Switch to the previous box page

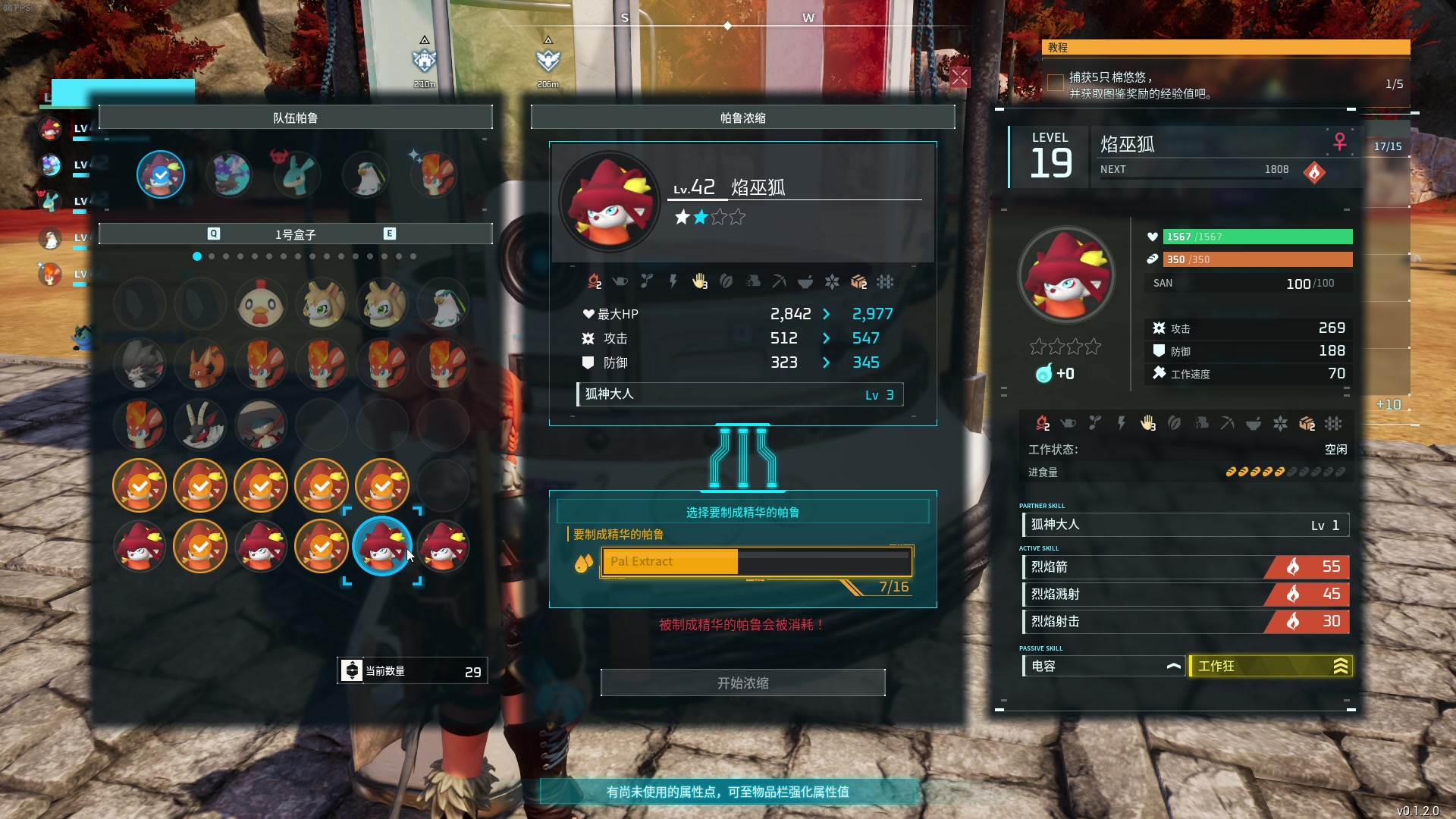[x=214, y=234]
